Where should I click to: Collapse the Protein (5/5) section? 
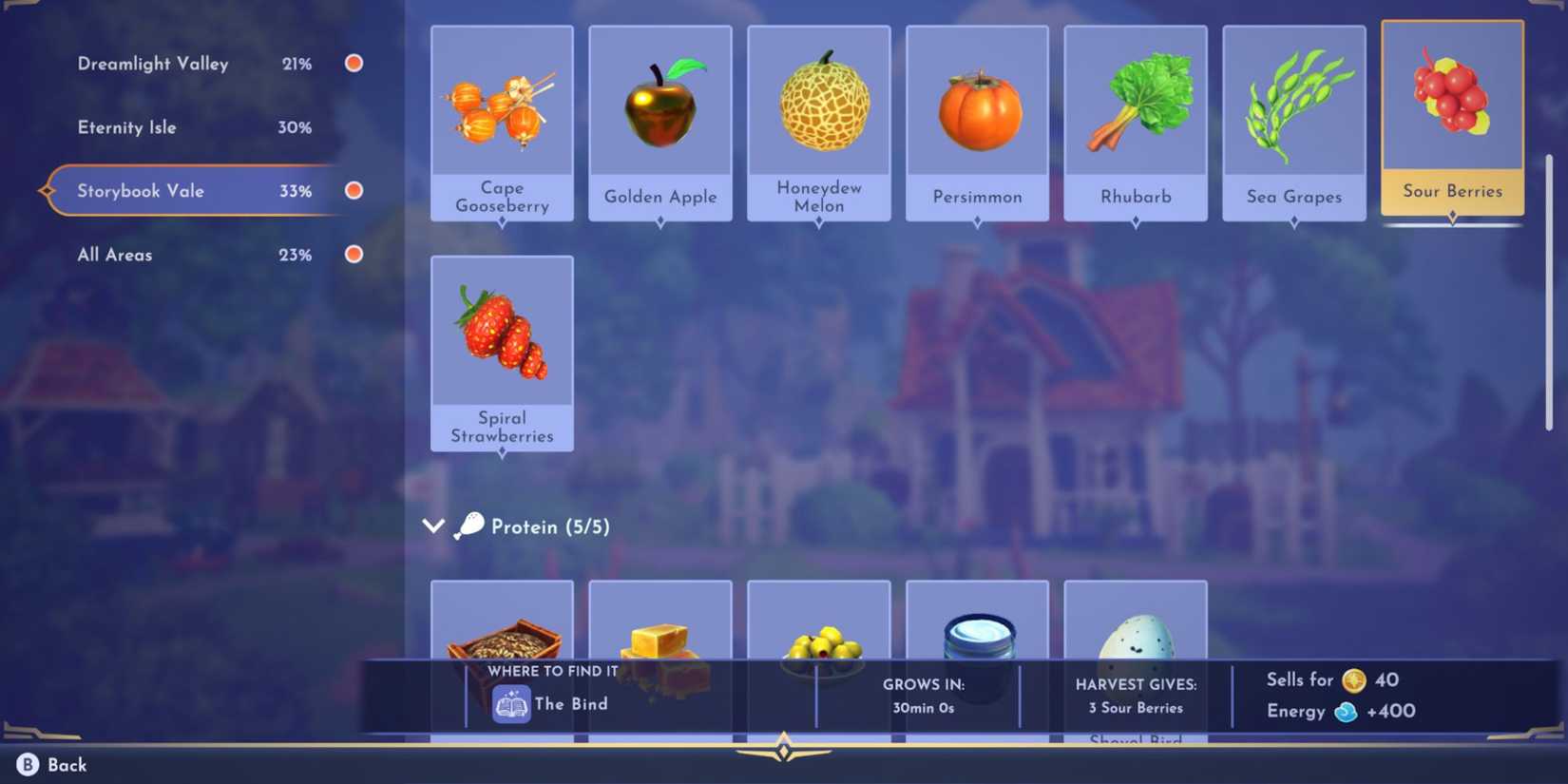coord(433,526)
